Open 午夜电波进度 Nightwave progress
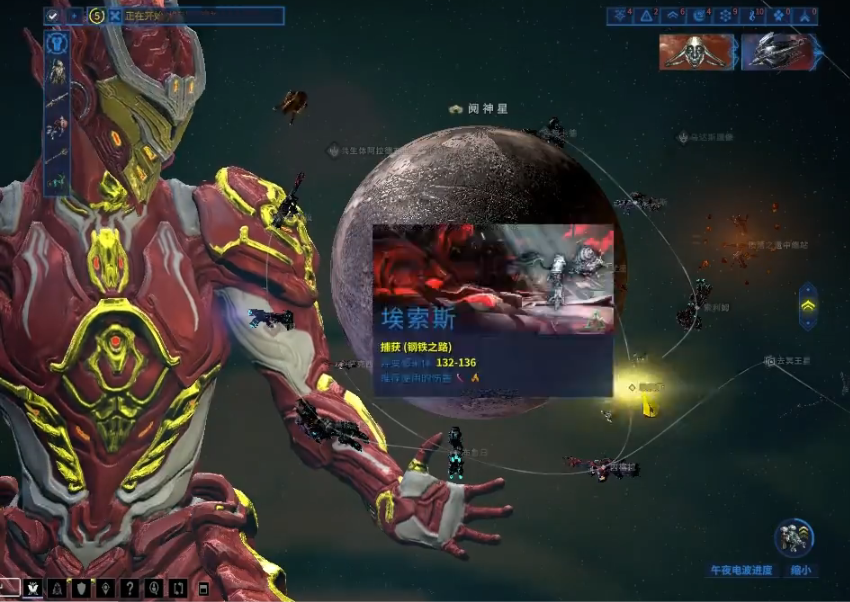 click(741, 570)
